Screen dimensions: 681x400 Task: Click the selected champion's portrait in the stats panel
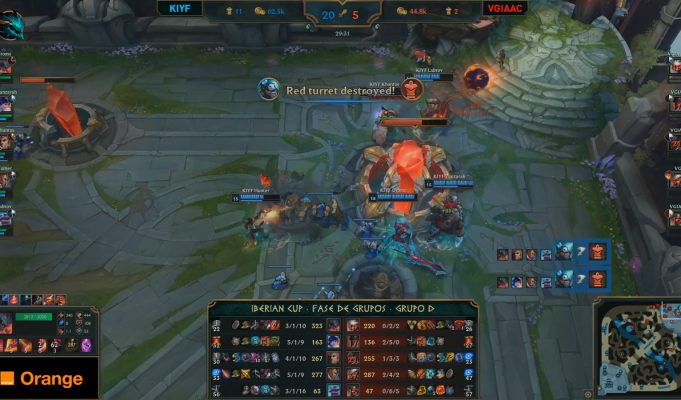coord(8,323)
